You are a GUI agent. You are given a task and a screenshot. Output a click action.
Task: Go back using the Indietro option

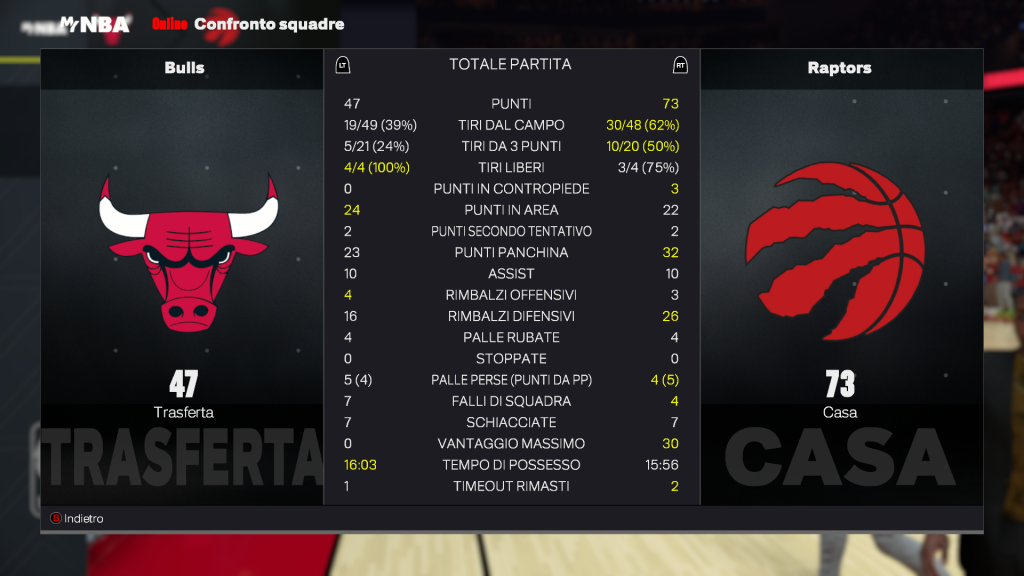click(x=78, y=519)
